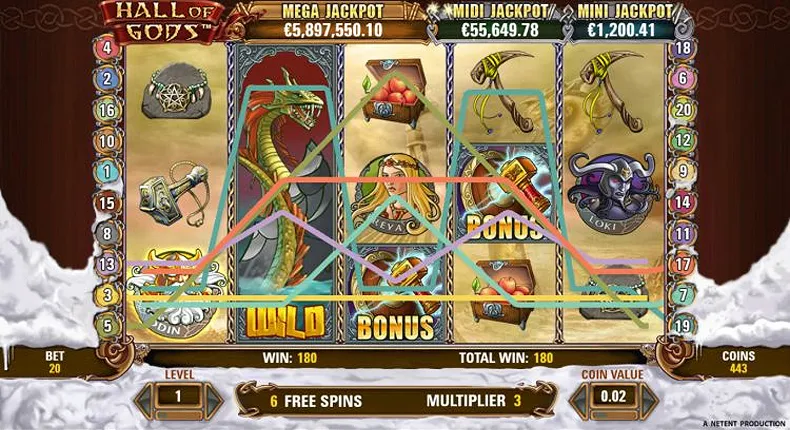This screenshot has width=790, height=430.
Task: Raise the coin value with right arrow
Action: point(644,397)
